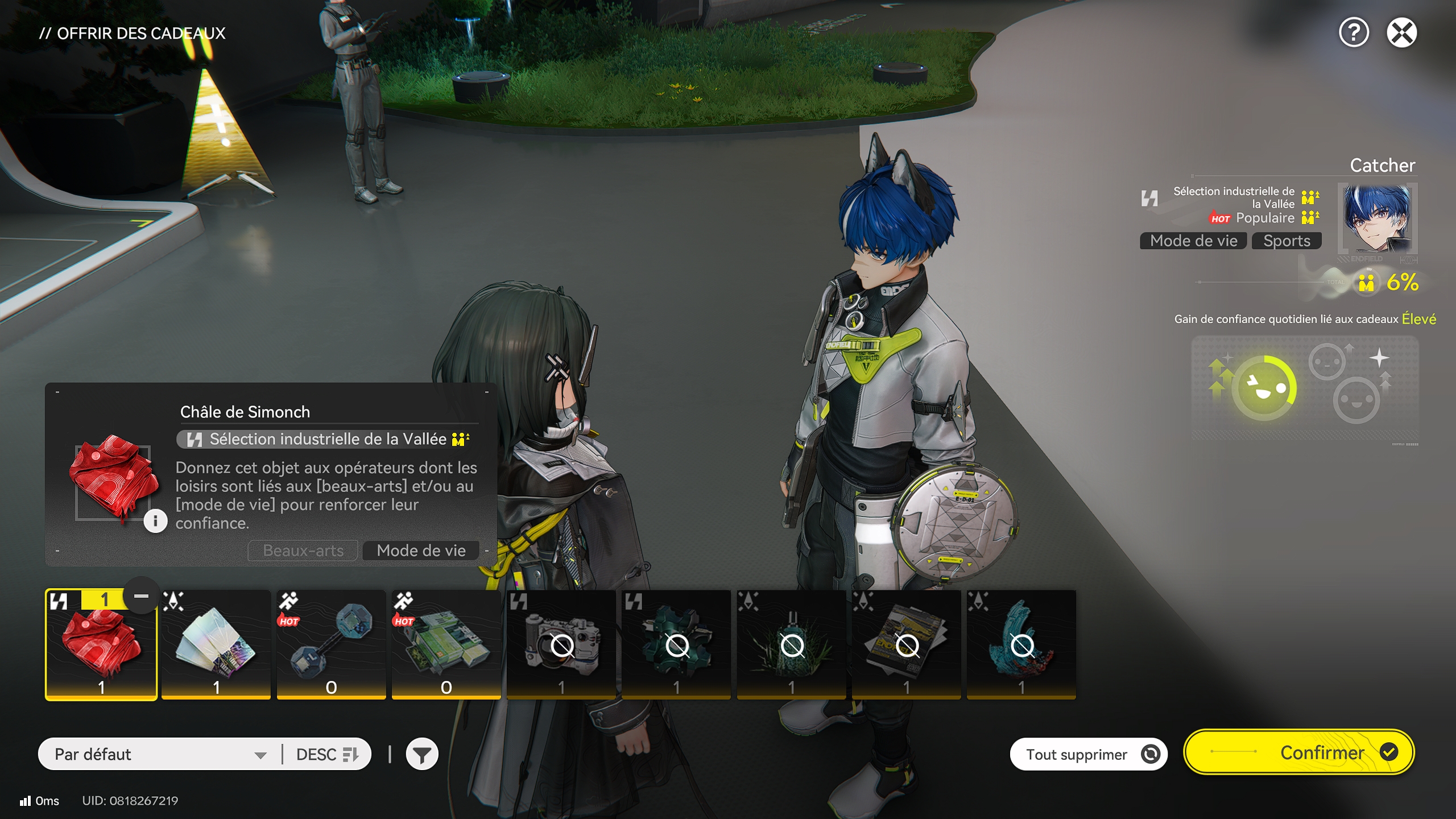
Task: Select the dumbbell gift marked HOT
Action: coord(331,643)
